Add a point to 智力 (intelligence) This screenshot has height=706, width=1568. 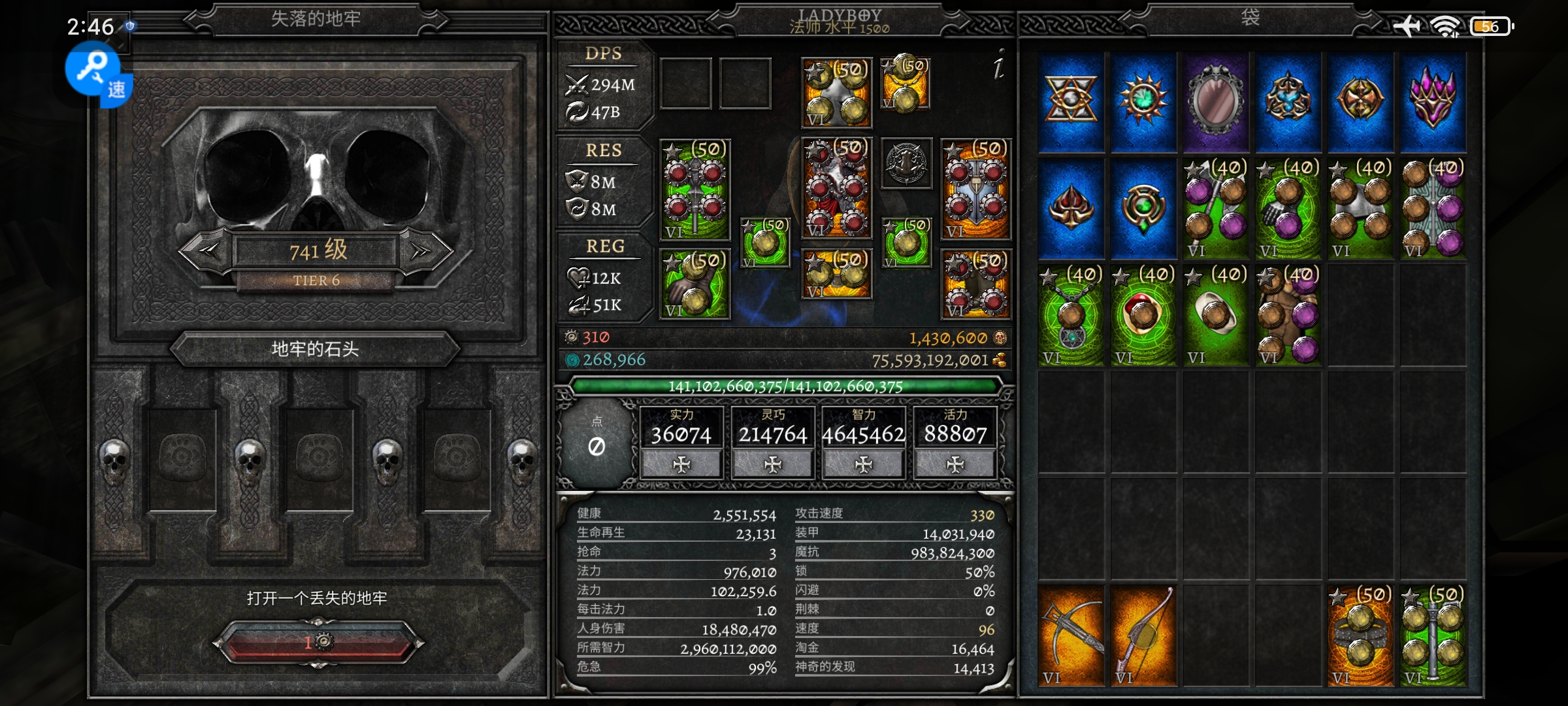[864, 464]
